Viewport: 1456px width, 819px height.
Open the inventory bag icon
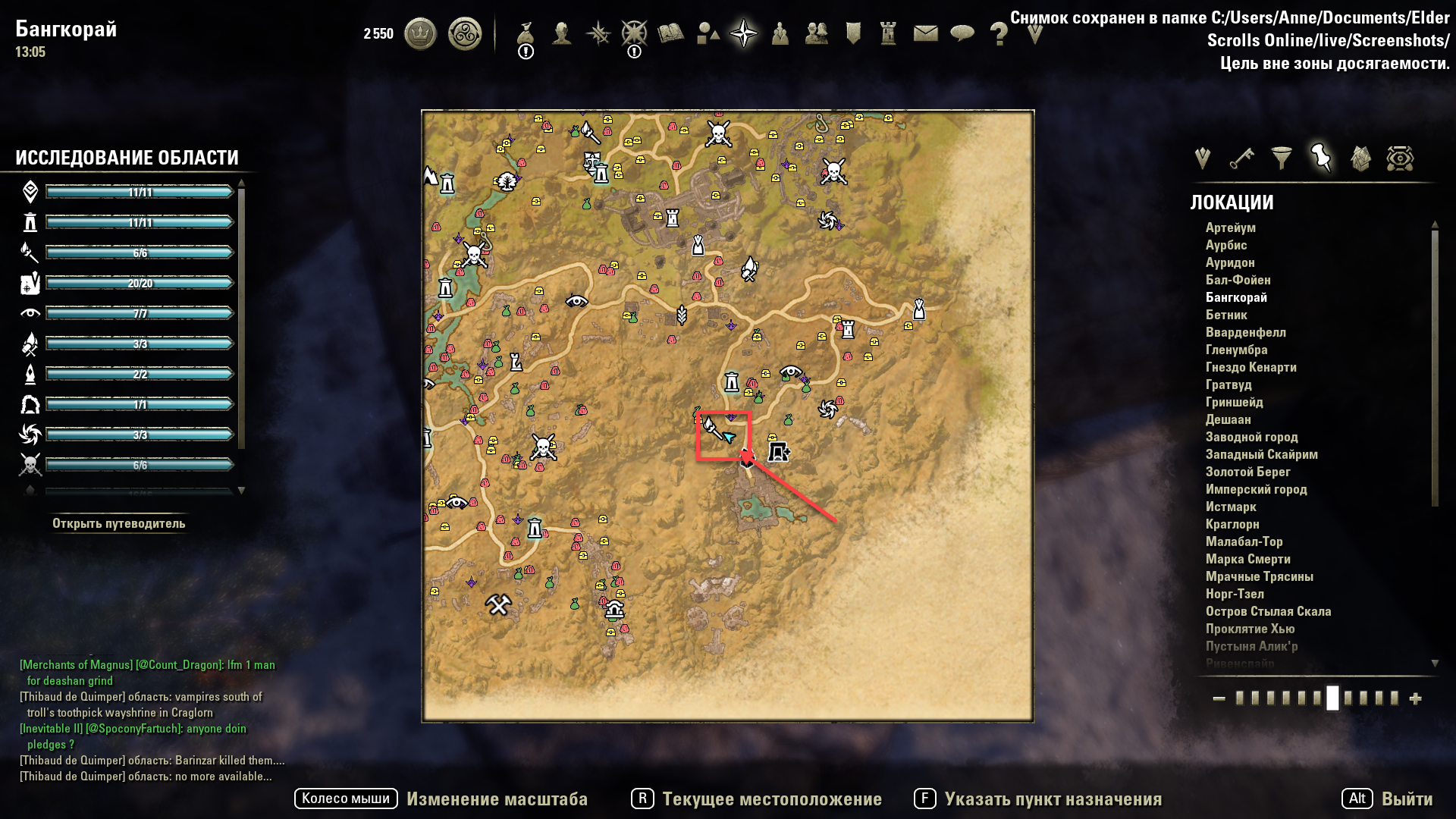click(x=526, y=34)
